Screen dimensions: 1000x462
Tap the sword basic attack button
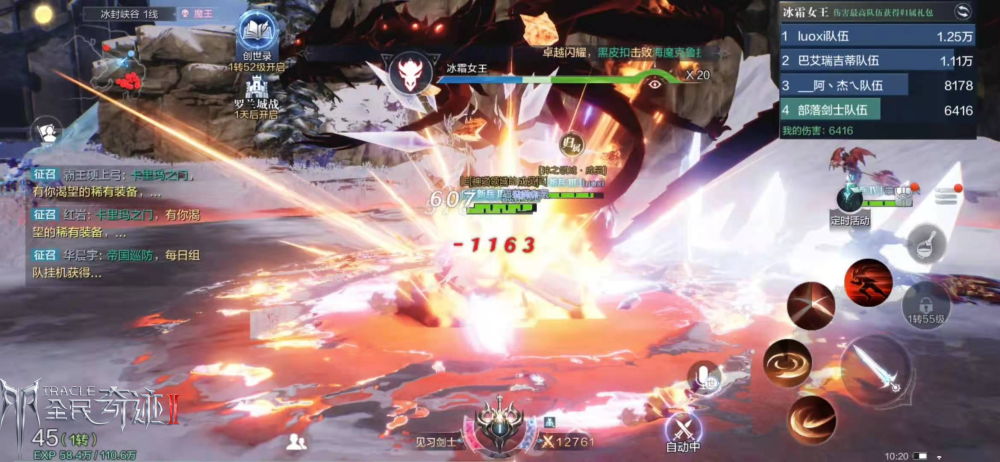(875, 370)
